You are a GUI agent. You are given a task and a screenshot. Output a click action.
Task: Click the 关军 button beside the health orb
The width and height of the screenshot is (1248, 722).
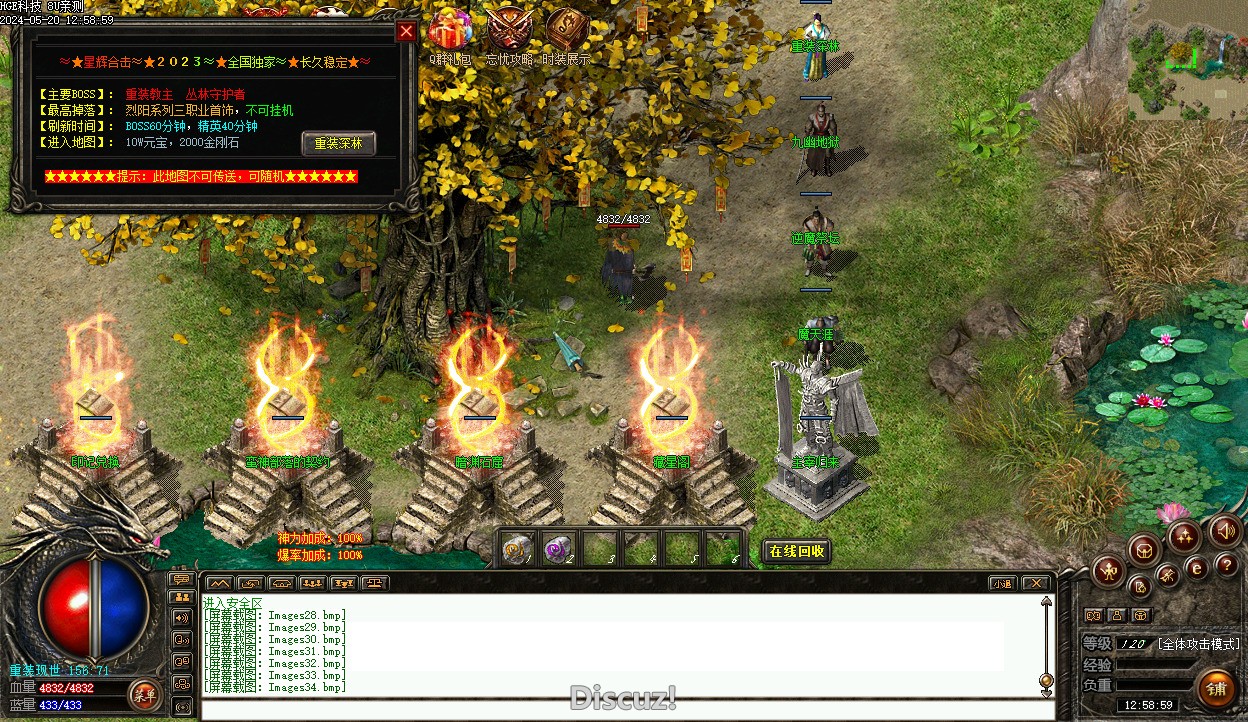(x=144, y=694)
